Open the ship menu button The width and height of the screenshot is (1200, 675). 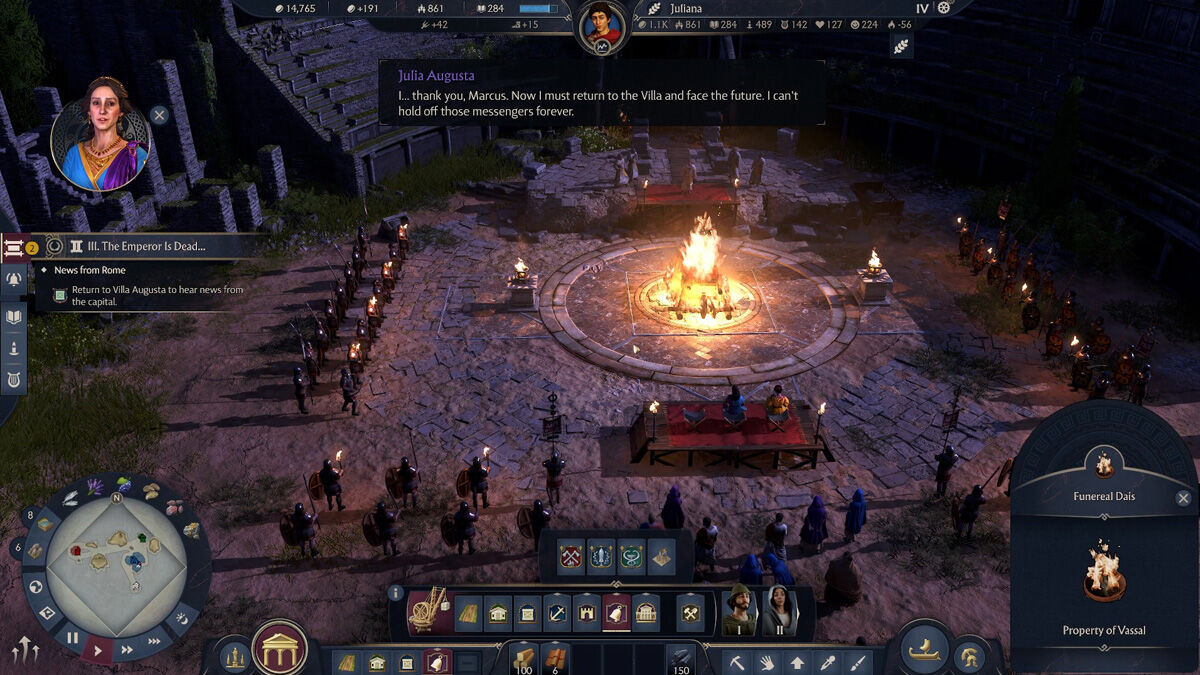click(923, 650)
